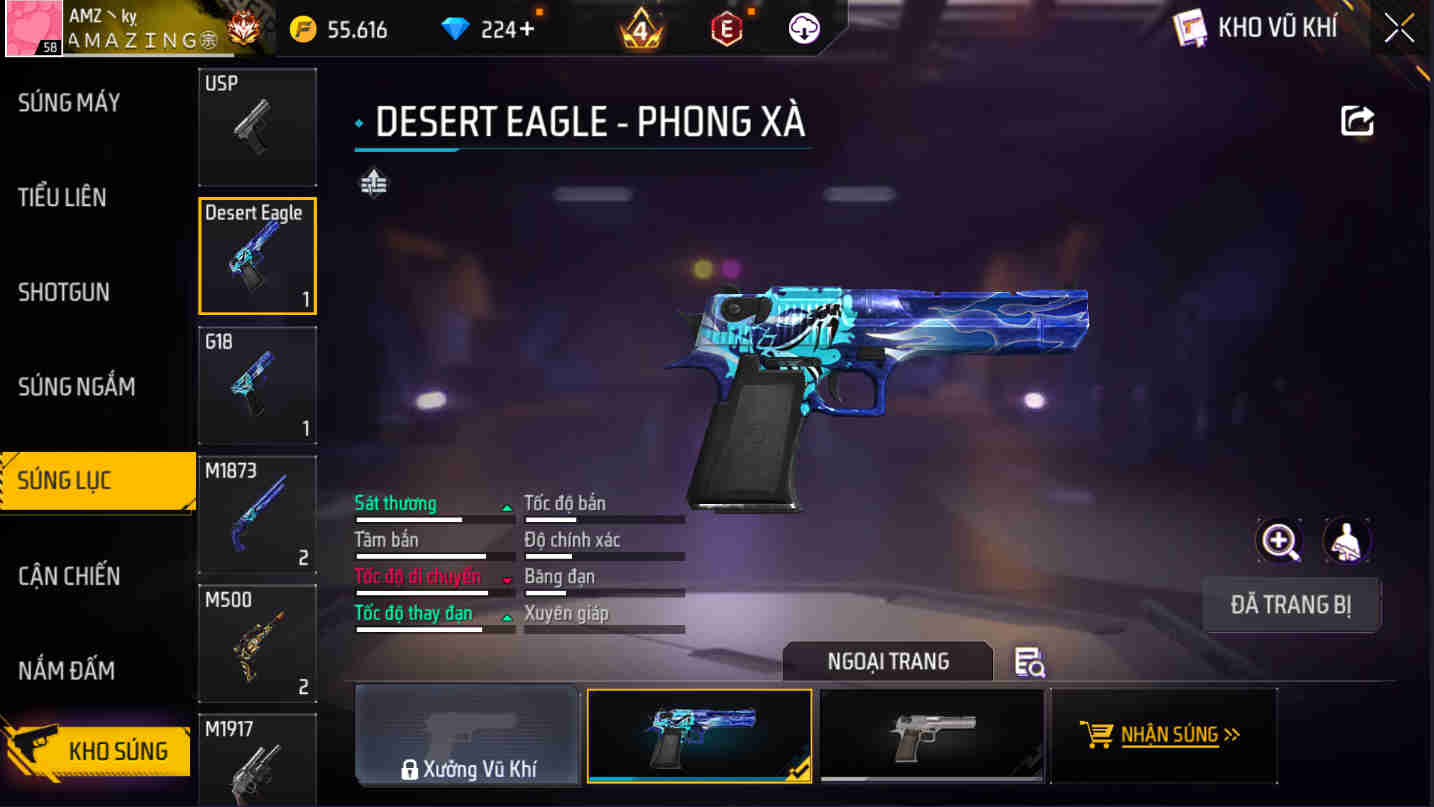Open the share icon next to weapon name

(1356, 120)
